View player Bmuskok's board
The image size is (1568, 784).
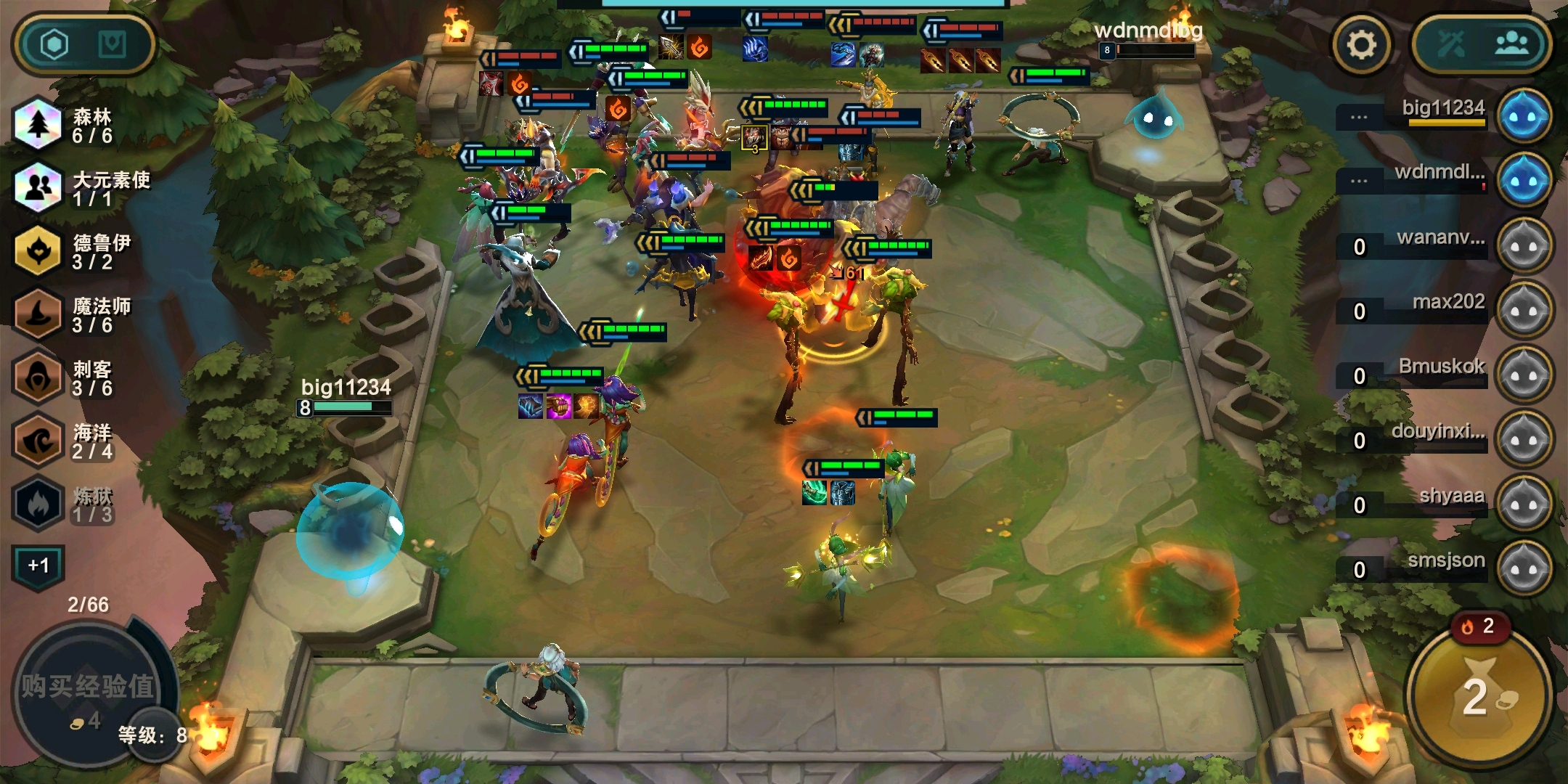pos(1524,375)
